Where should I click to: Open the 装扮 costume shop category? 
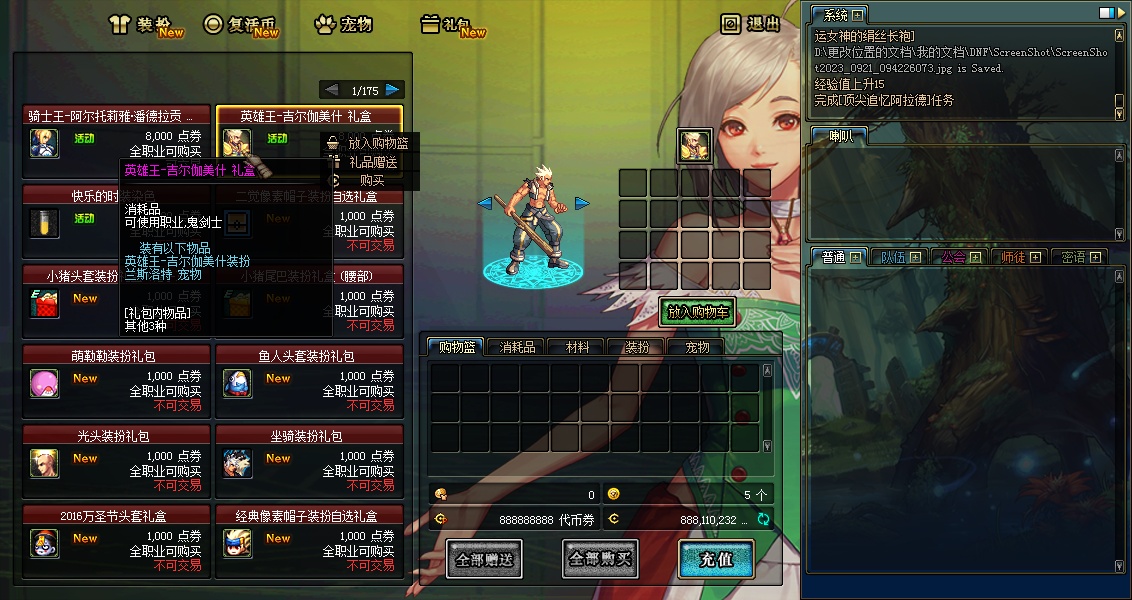coord(145,24)
